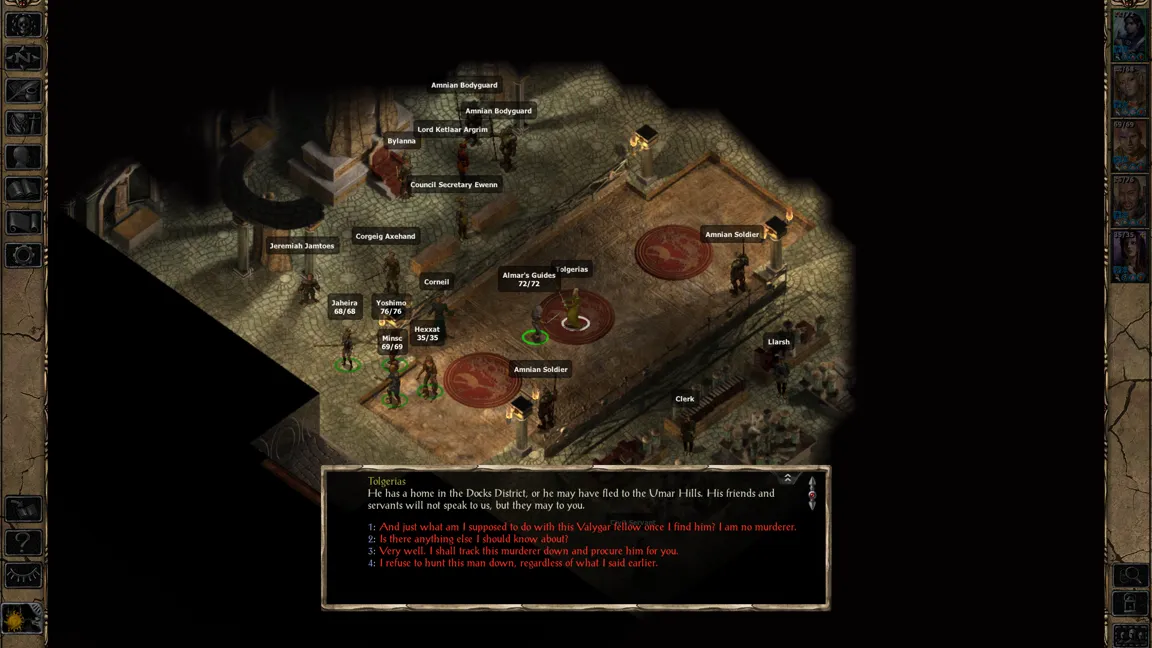Click the dialogue scrollbar's down arrow
Image resolution: width=1152 pixels, height=648 pixels.
coord(812,506)
